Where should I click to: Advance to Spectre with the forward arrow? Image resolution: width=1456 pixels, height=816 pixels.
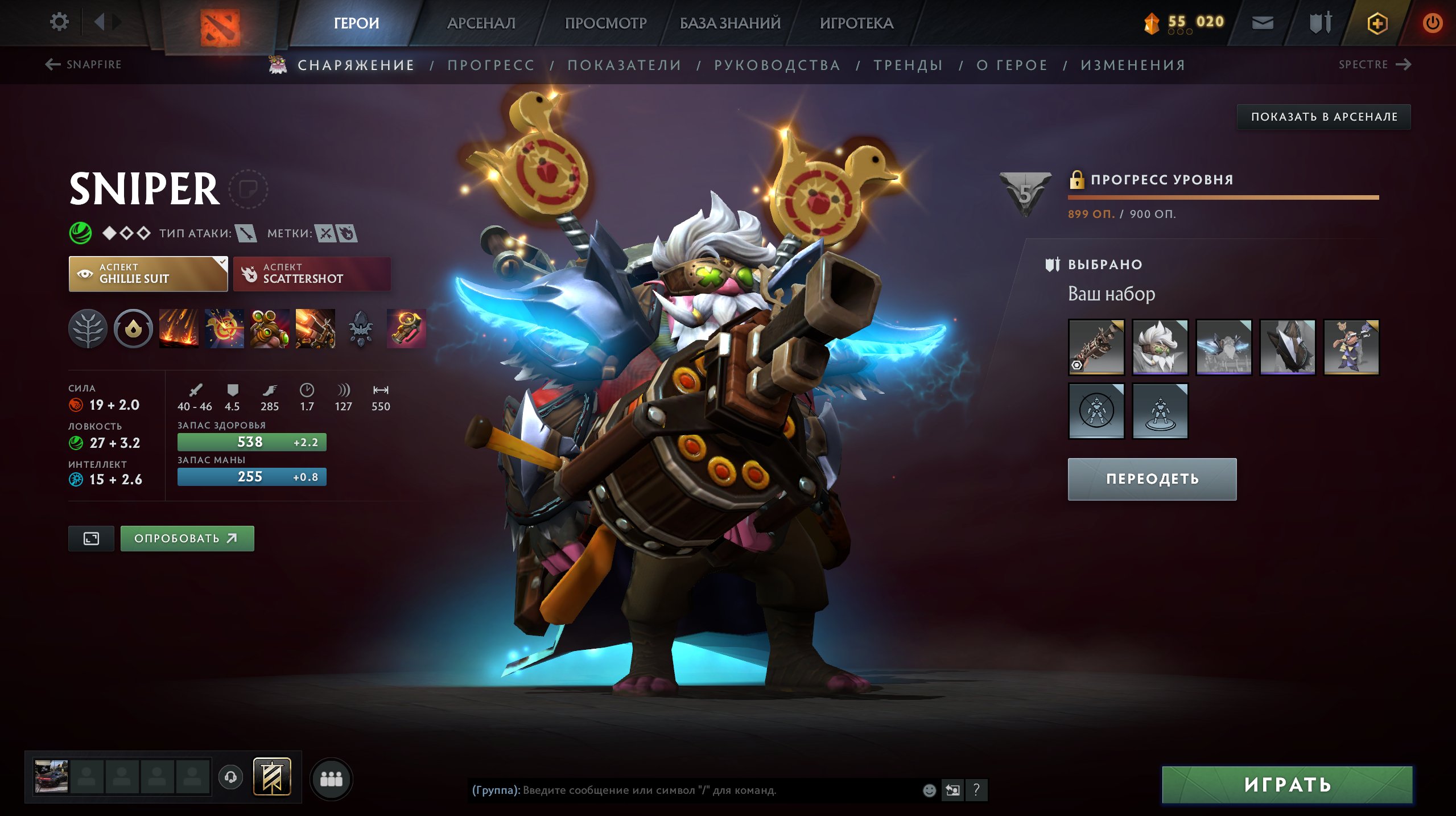click(x=1404, y=64)
